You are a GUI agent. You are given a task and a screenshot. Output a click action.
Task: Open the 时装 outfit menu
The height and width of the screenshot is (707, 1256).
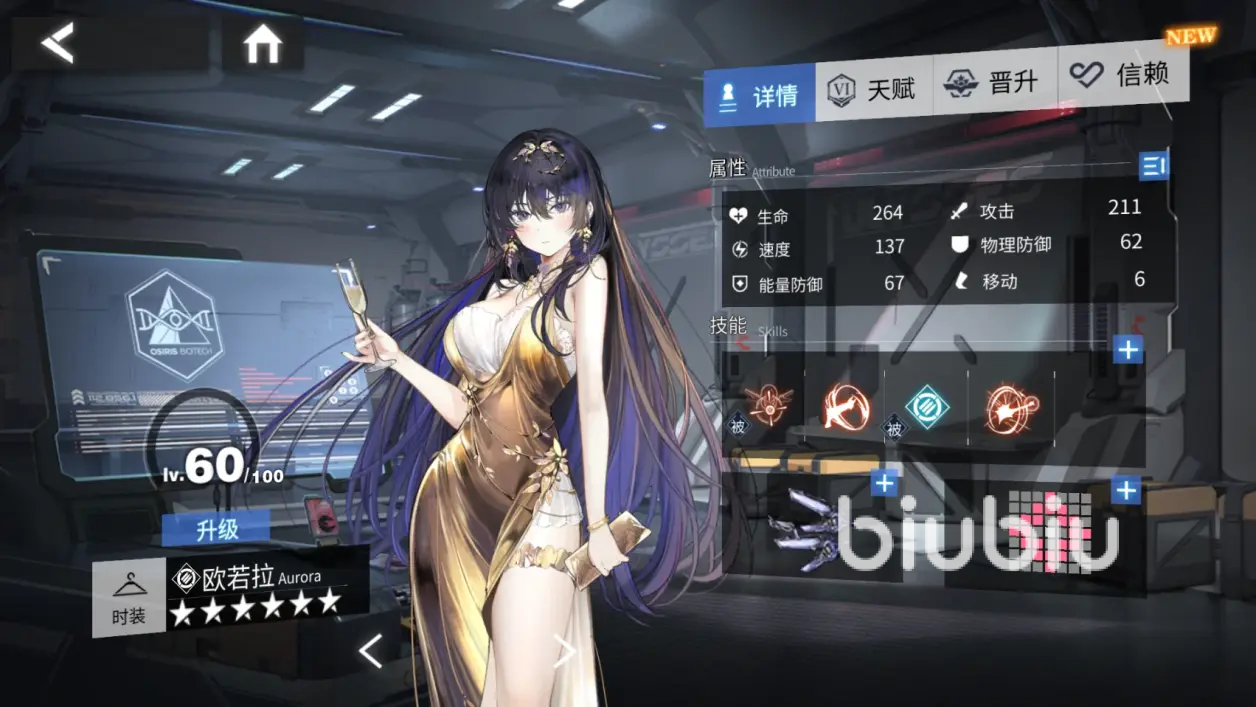coord(129,599)
